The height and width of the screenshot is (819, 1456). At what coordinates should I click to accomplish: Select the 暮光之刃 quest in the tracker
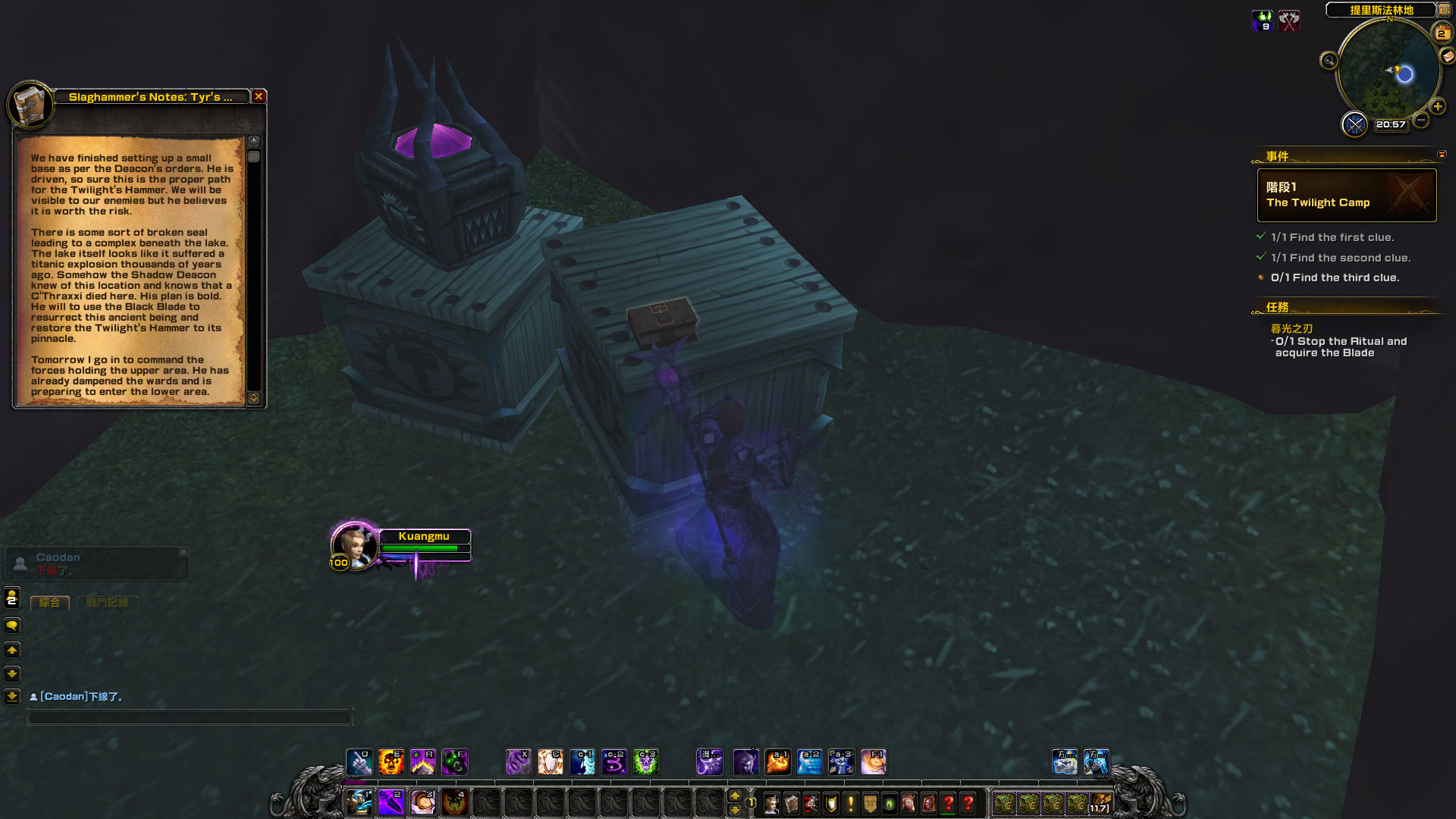(1291, 328)
